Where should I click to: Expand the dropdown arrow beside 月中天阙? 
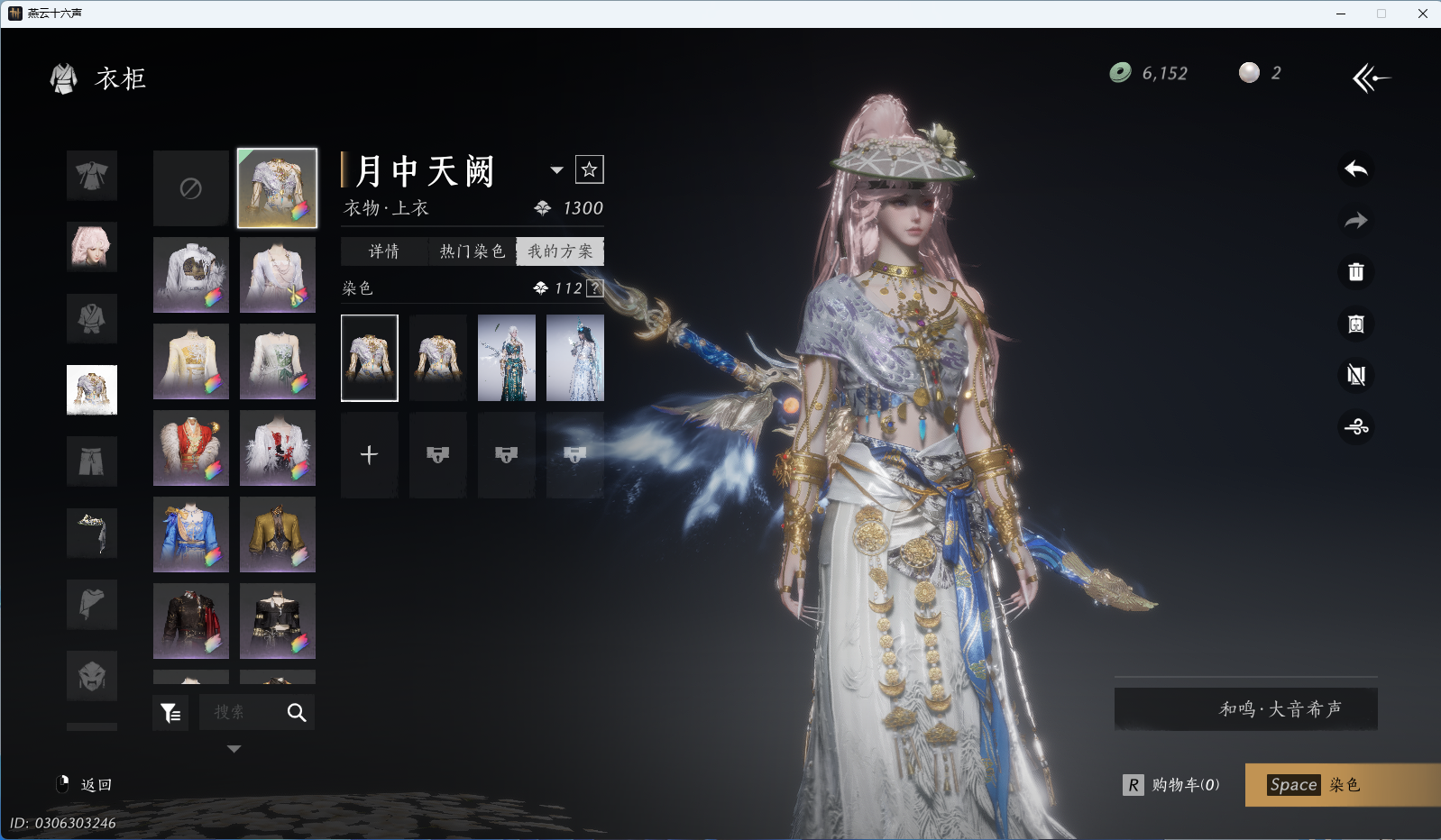(x=556, y=170)
